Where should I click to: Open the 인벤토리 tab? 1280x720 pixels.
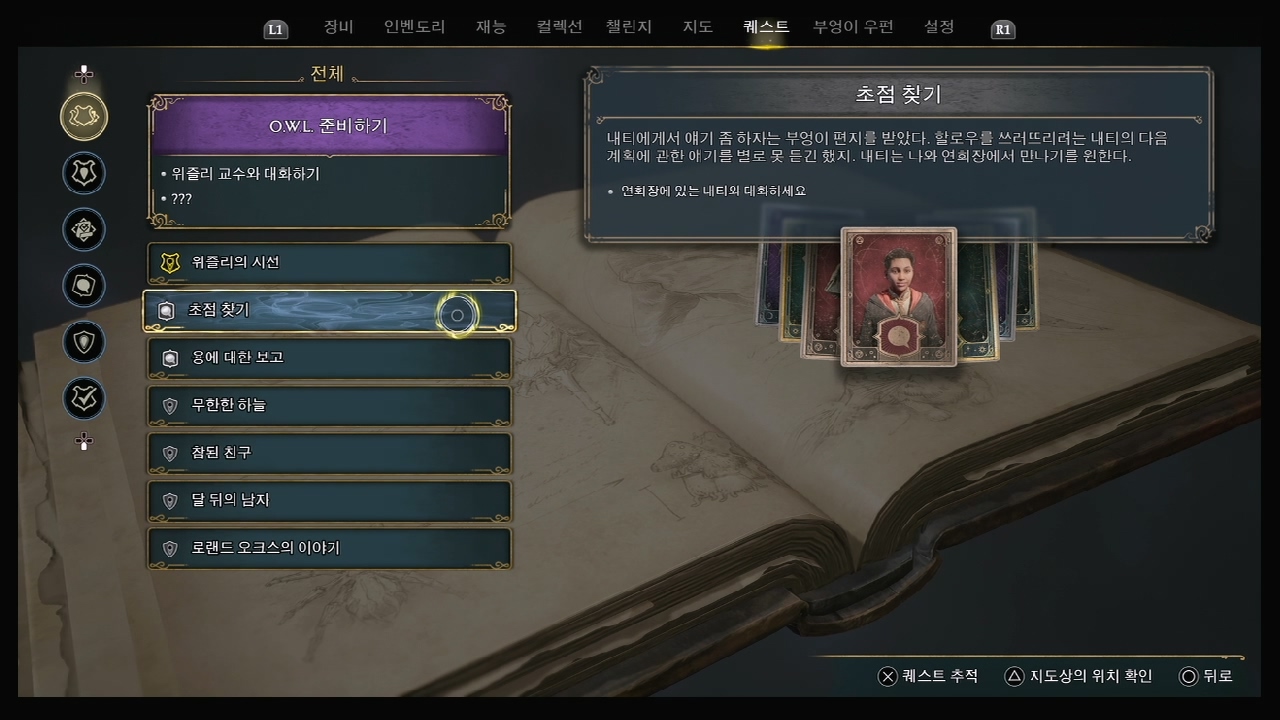click(x=414, y=27)
